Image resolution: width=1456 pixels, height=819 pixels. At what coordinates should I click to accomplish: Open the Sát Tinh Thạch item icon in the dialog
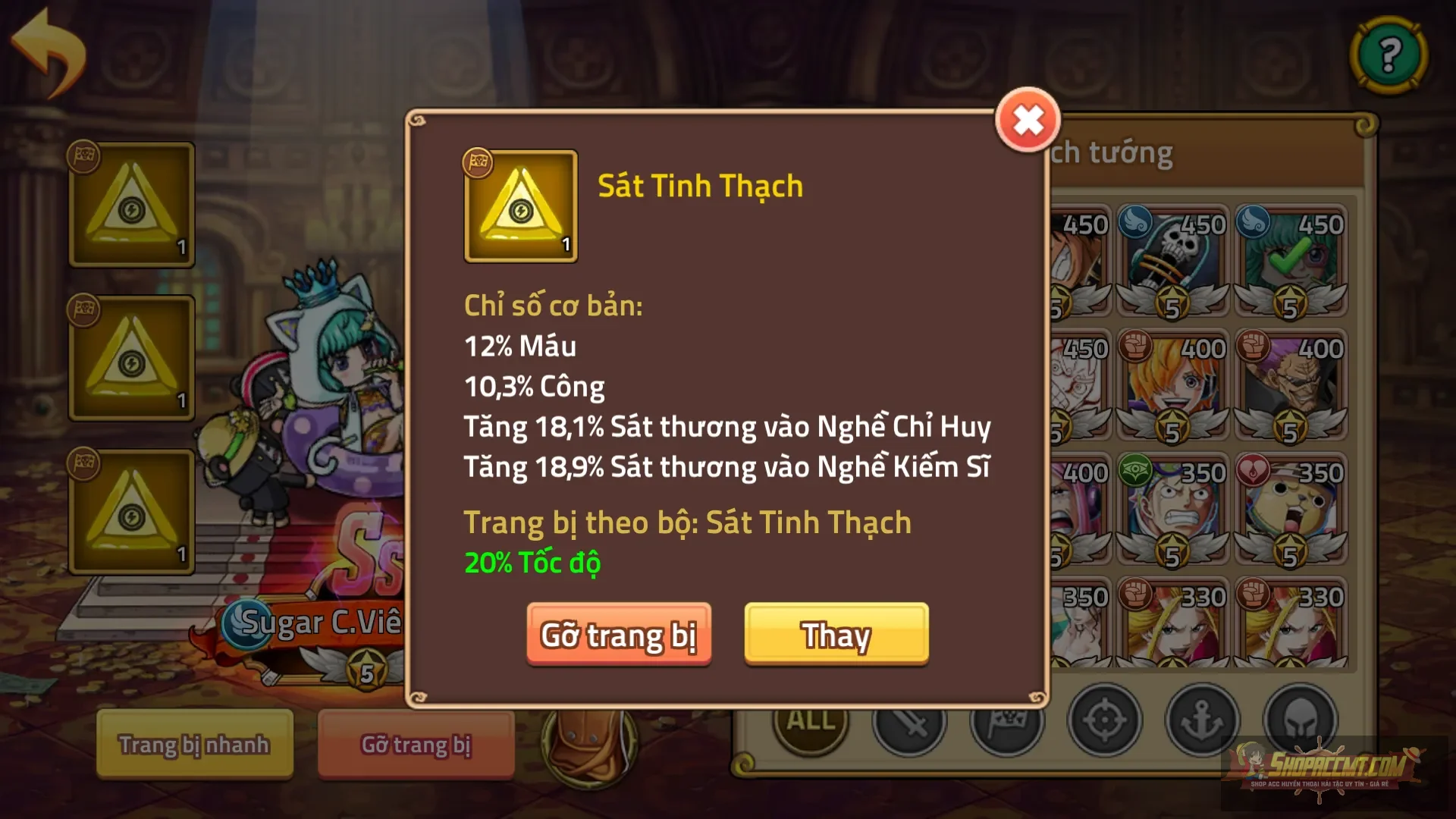click(520, 207)
